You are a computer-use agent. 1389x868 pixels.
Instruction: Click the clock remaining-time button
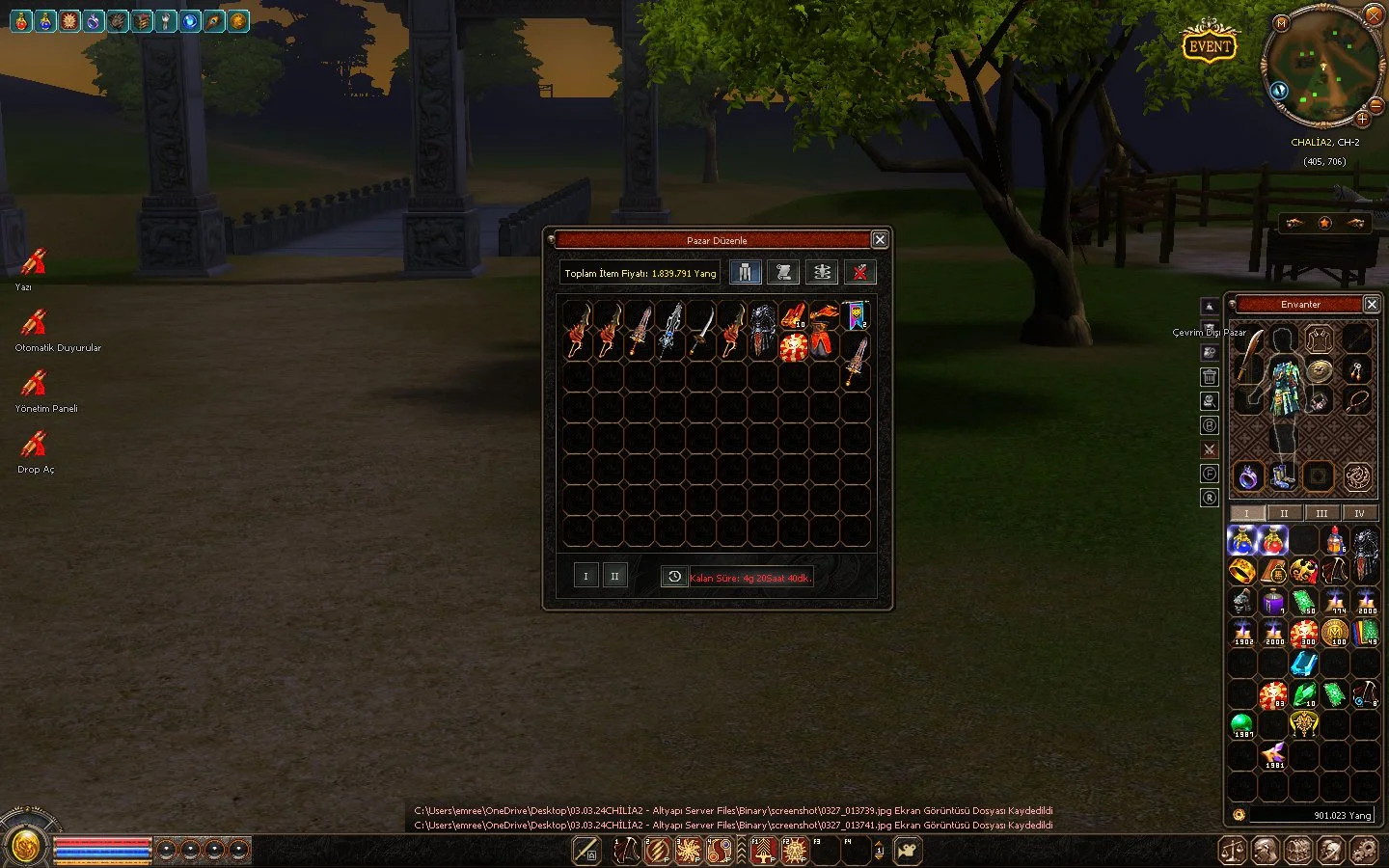pyautogui.click(x=674, y=577)
